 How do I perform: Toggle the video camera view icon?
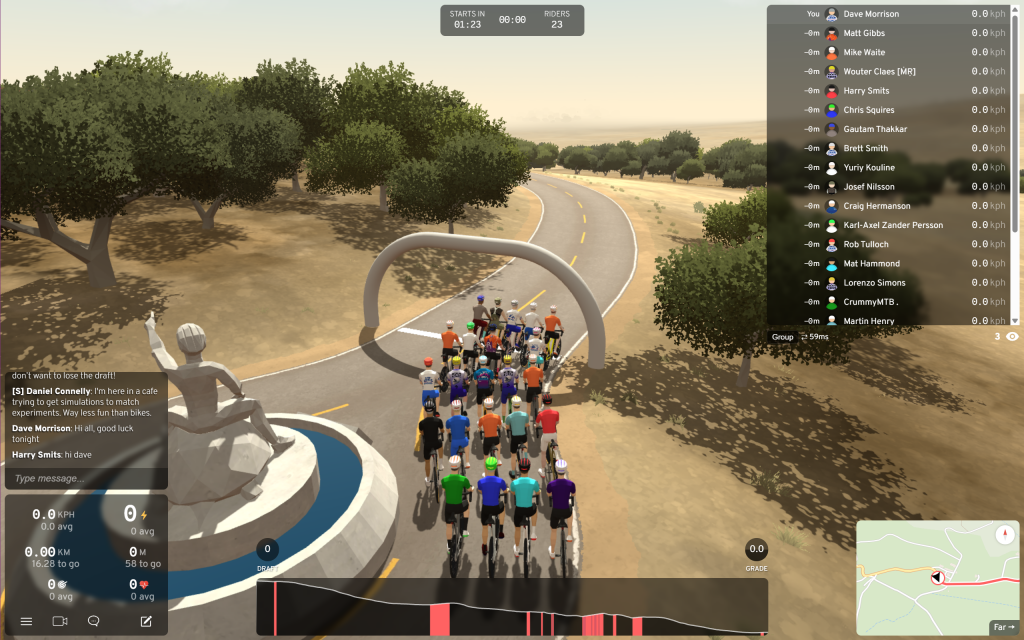click(x=60, y=621)
